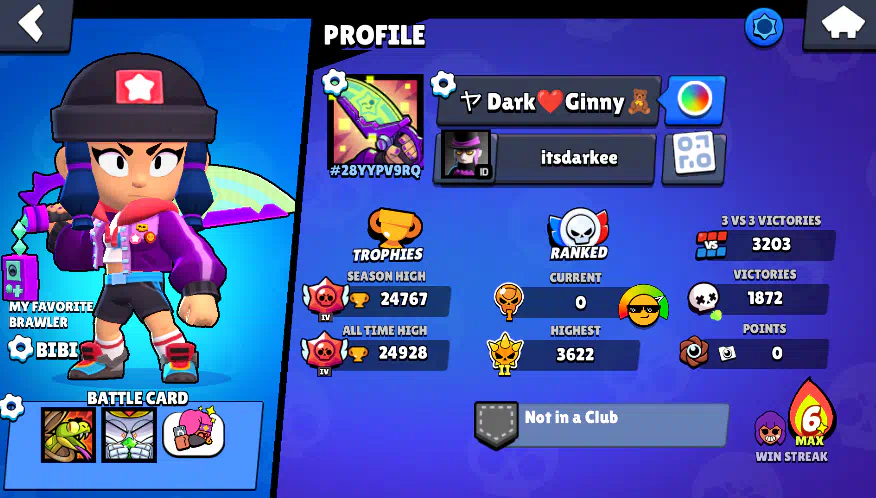This screenshot has width=876, height=498.
Task: Select the dinosaur battle card slot
Action: click(x=68, y=435)
